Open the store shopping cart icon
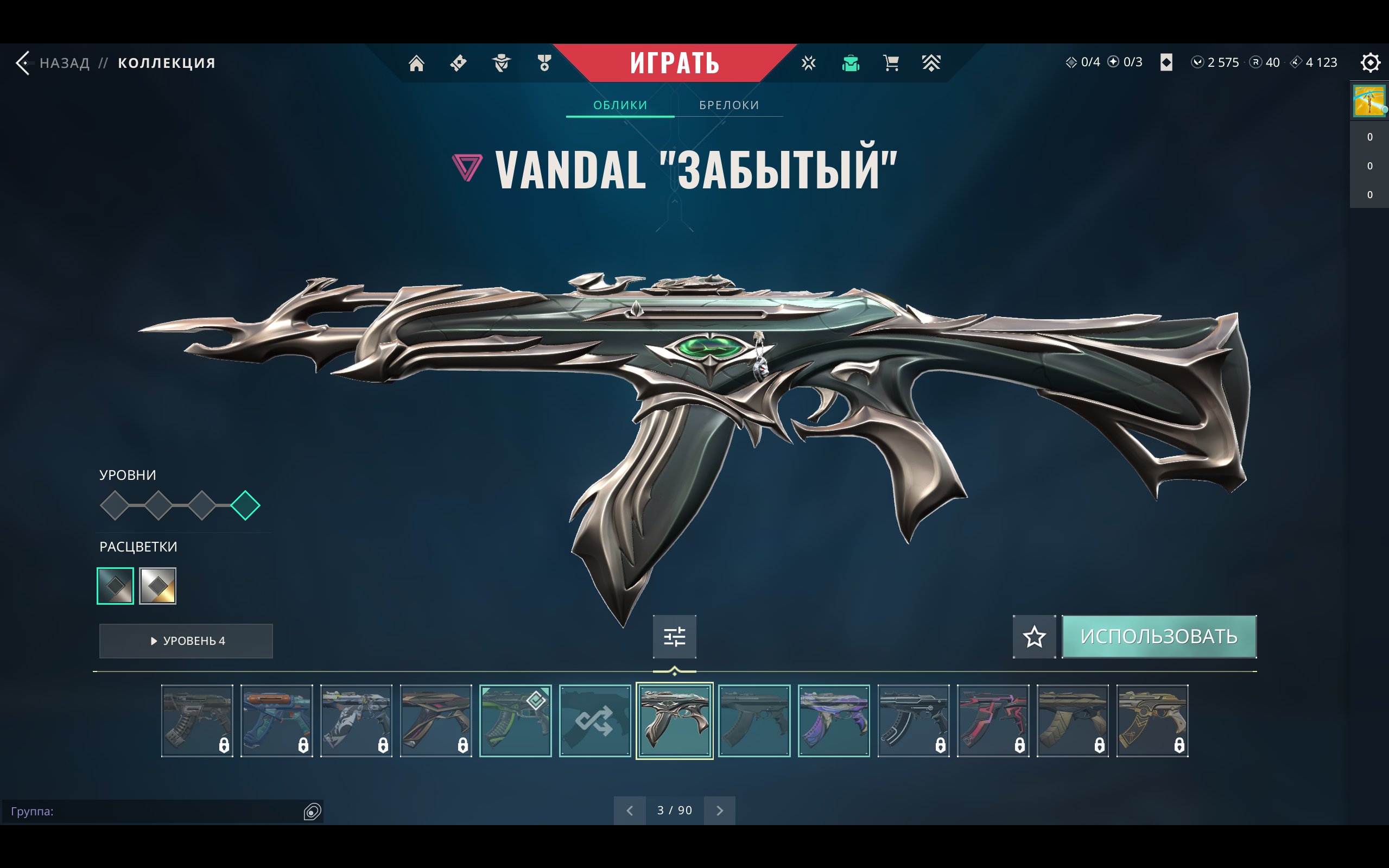 [x=891, y=62]
